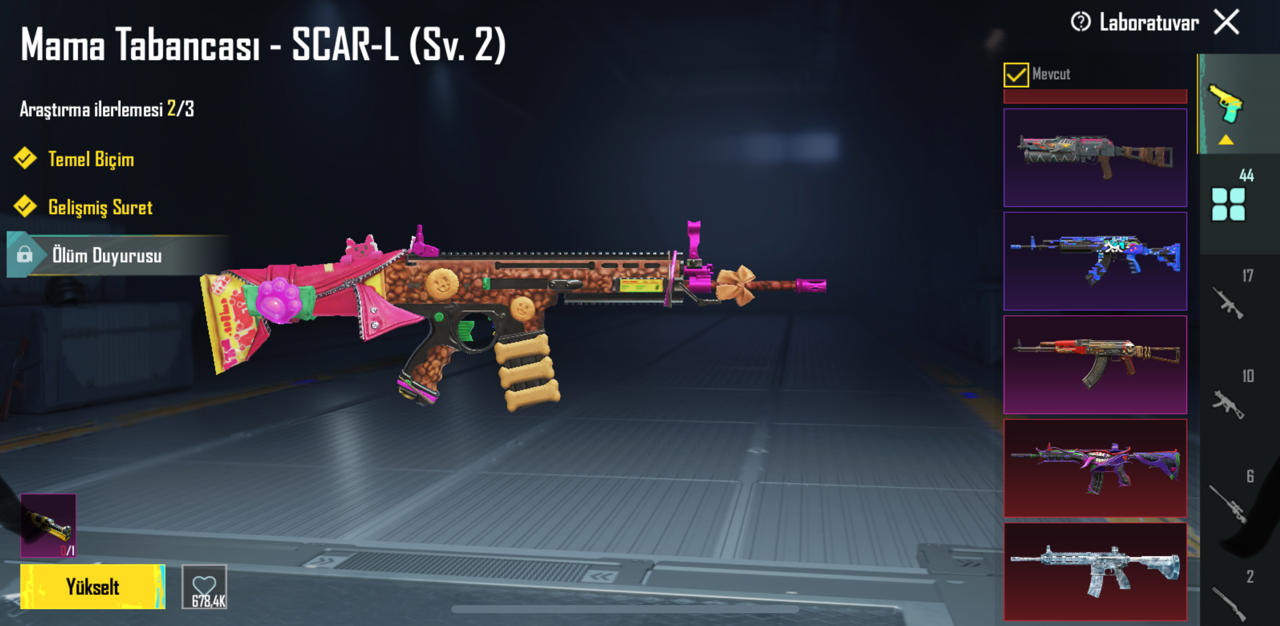Choose the Ölüm Duyurusu locked stage
This screenshot has height=626, width=1280.
pos(106,256)
